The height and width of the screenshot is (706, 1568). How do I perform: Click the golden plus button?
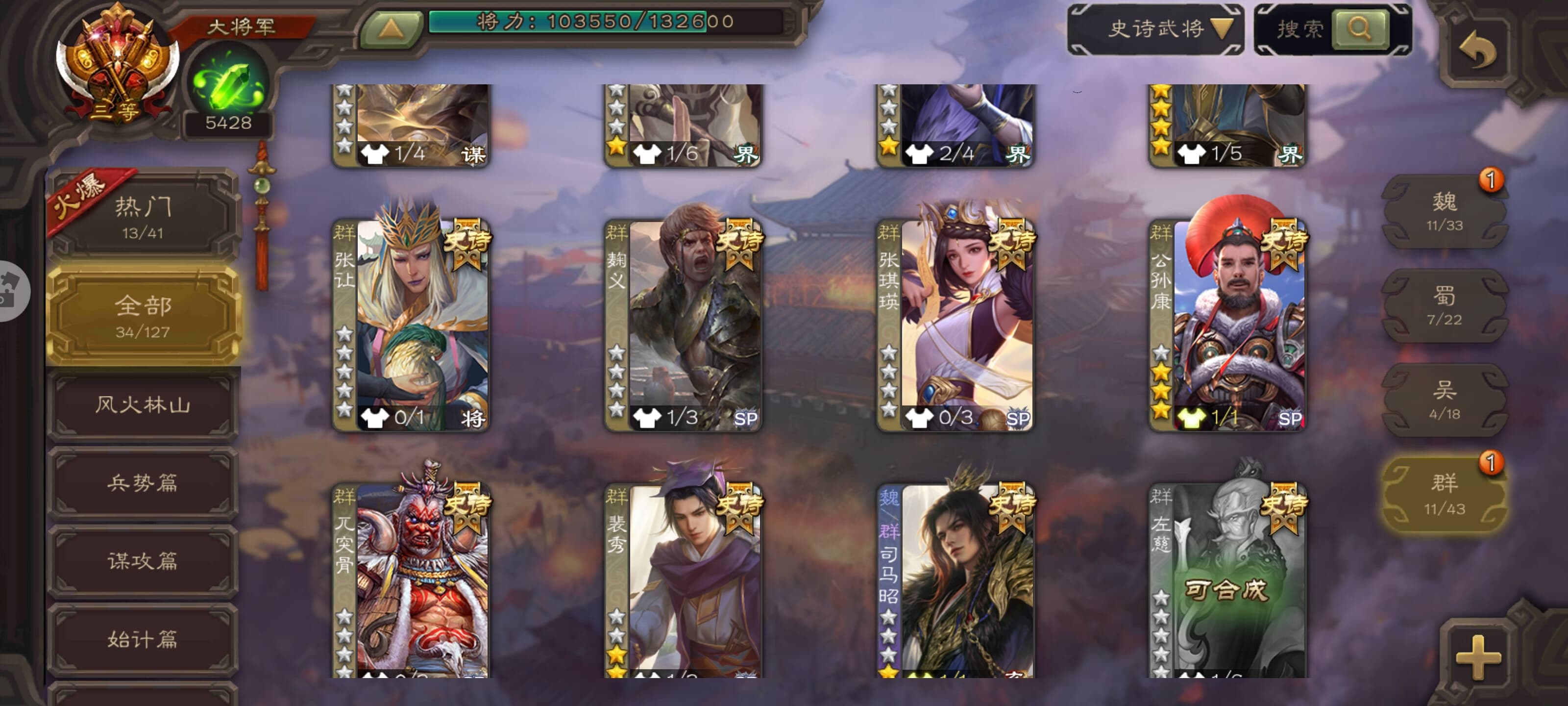pyautogui.click(x=1478, y=657)
